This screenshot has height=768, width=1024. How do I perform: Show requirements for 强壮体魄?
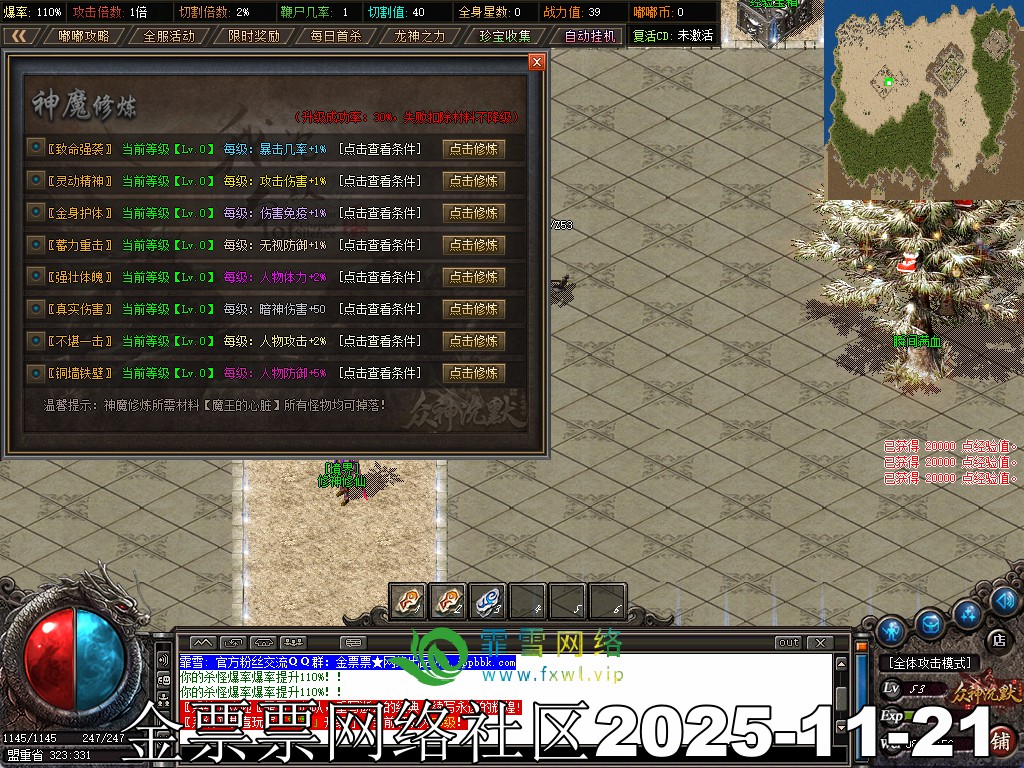tap(380, 277)
